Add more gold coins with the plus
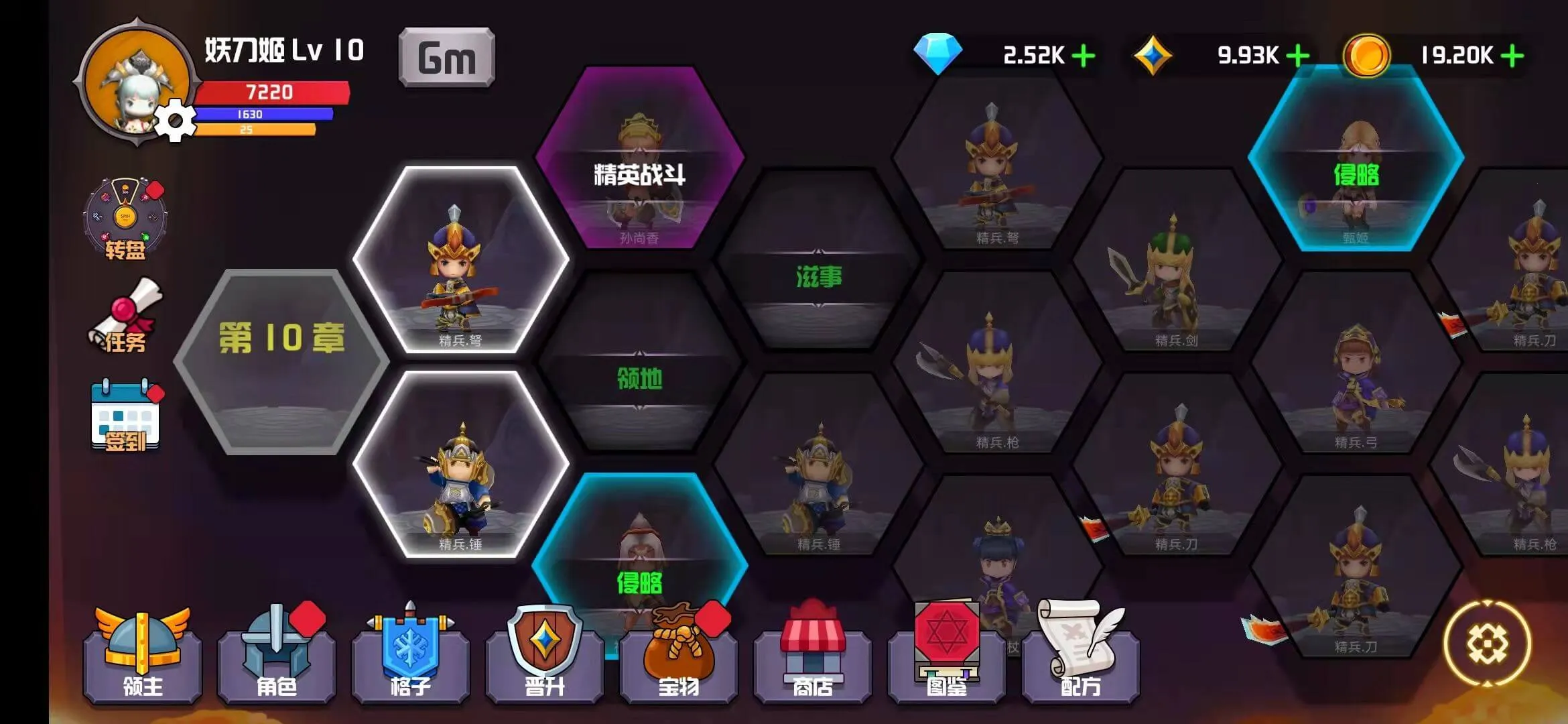The height and width of the screenshot is (724, 1568). (x=1512, y=56)
